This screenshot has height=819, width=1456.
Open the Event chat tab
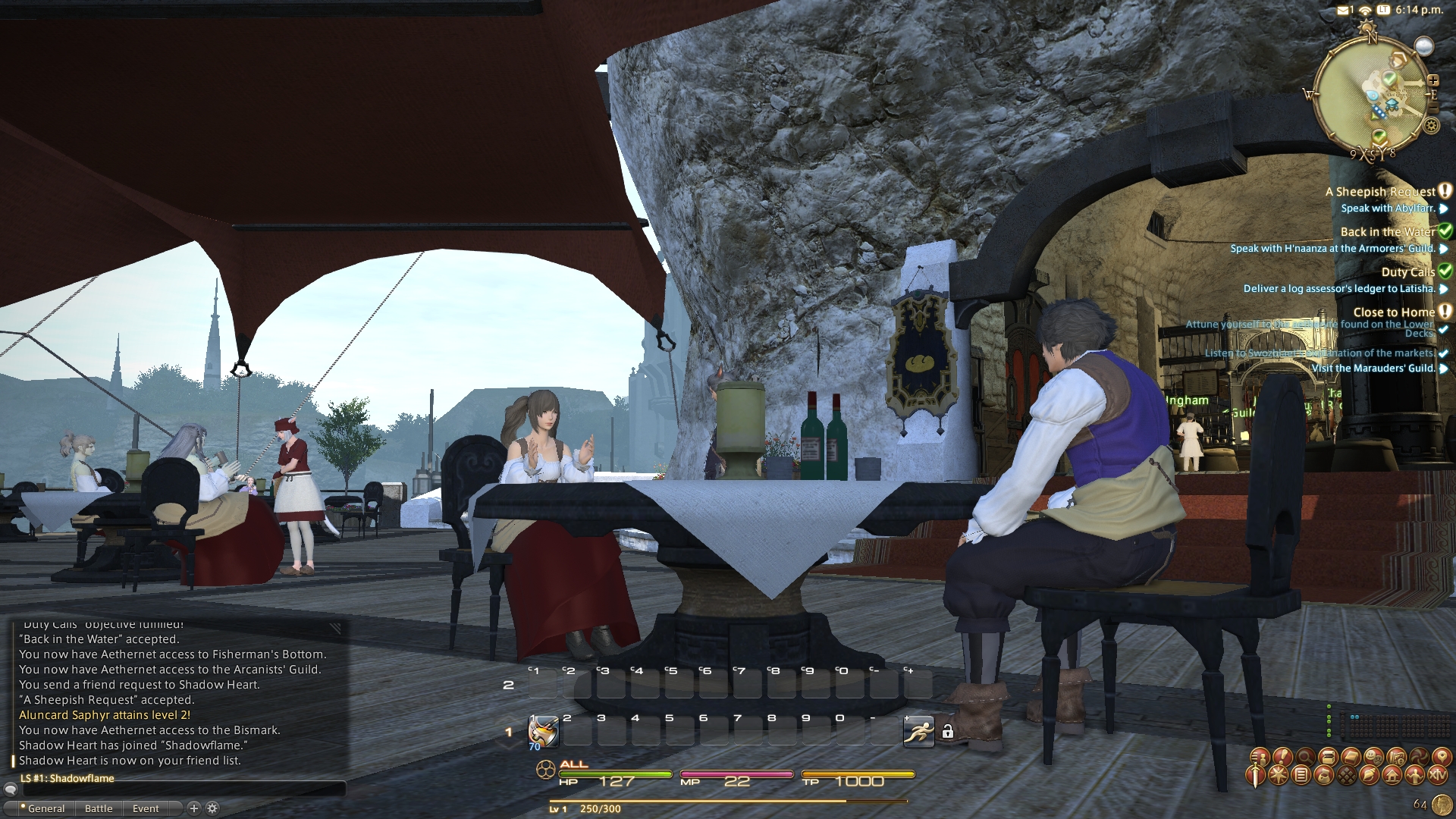coord(146,808)
